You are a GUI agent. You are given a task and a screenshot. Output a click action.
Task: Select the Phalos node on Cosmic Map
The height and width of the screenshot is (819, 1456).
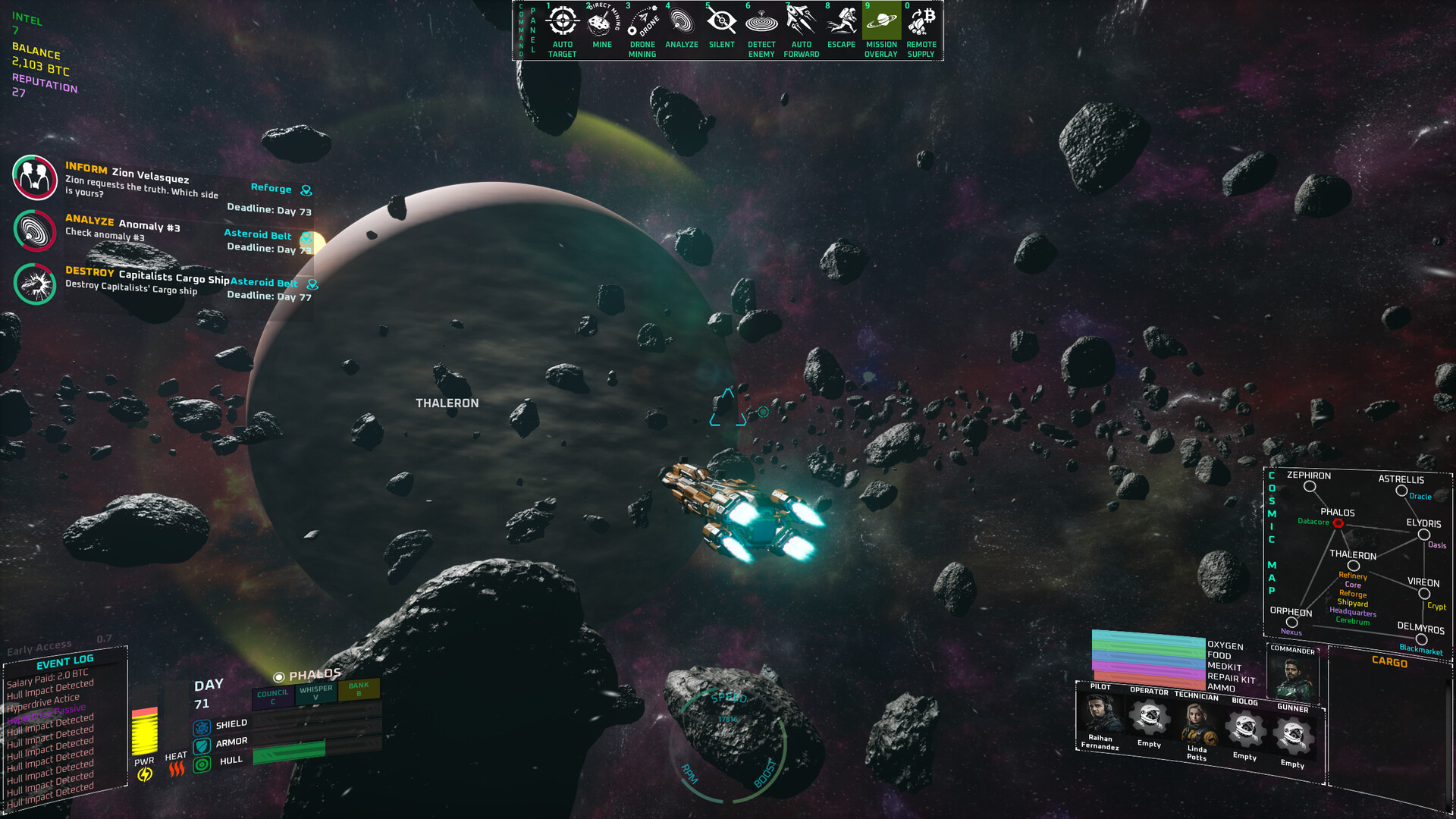1338,523
